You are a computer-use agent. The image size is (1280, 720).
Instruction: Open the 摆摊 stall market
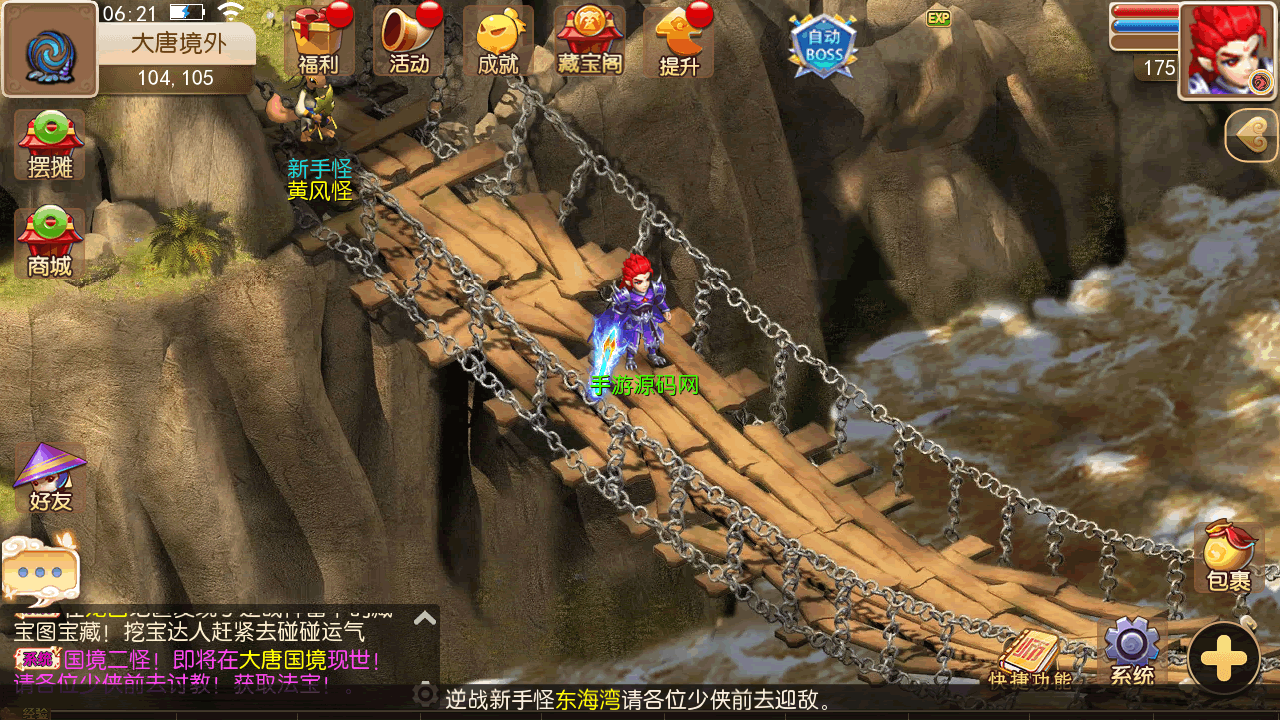point(50,146)
